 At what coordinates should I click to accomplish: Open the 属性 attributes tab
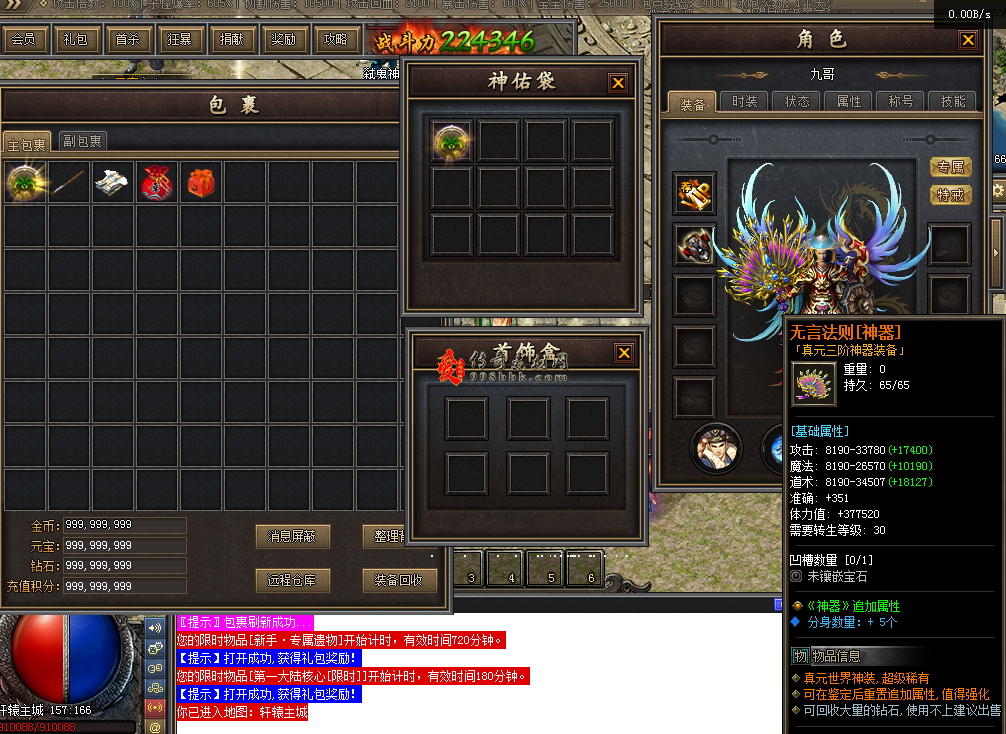pyautogui.click(x=848, y=102)
